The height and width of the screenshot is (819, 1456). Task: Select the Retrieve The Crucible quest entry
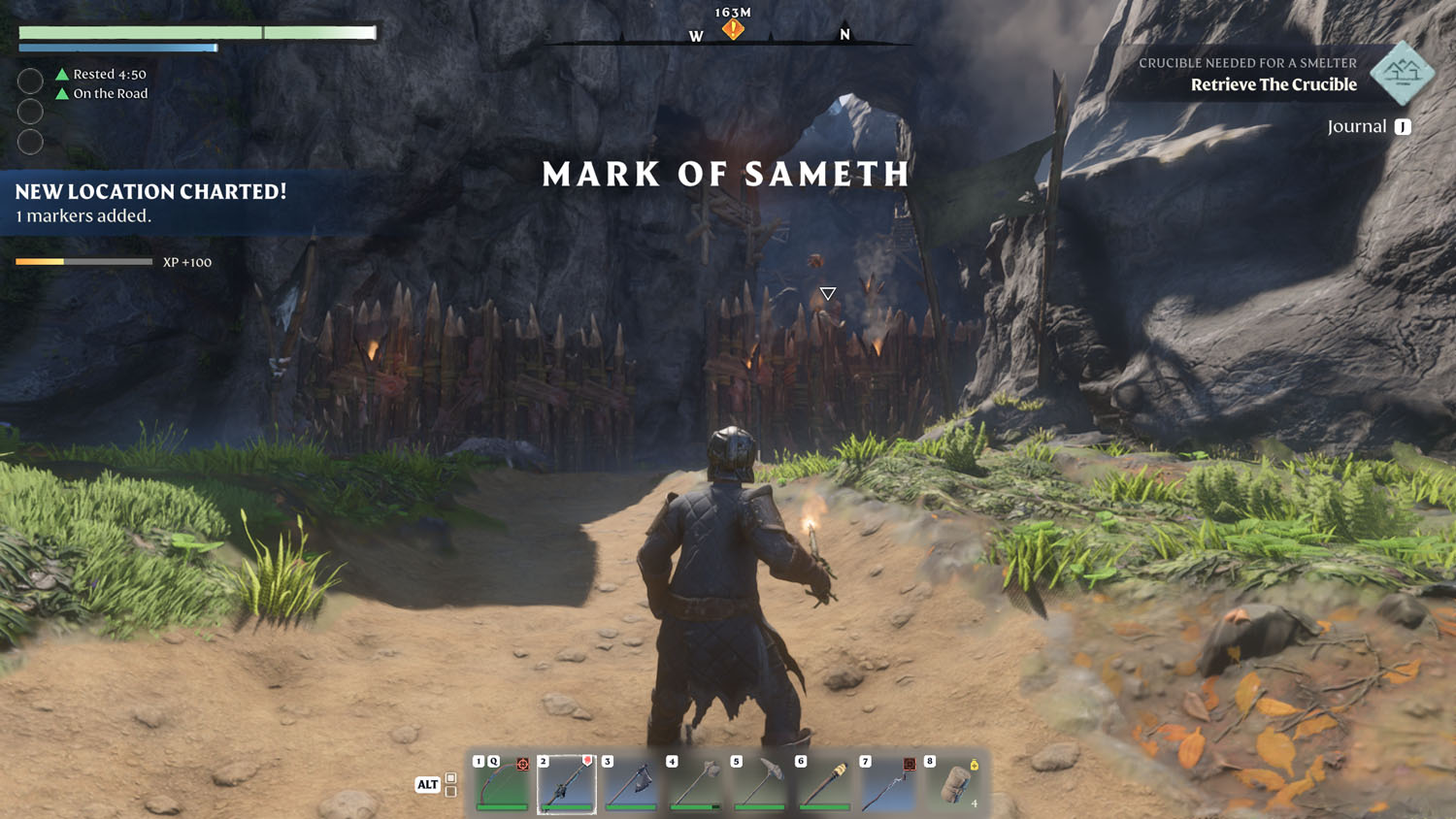coord(1274,84)
